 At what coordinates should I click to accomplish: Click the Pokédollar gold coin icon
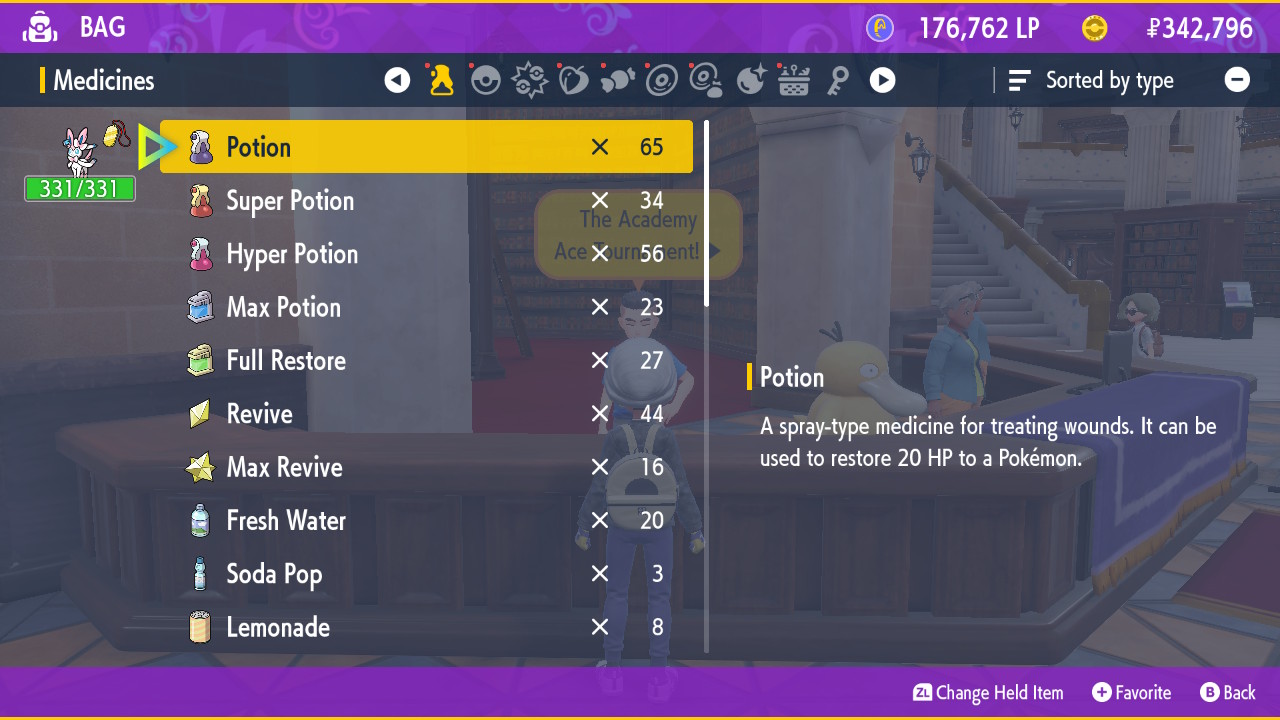1094,28
